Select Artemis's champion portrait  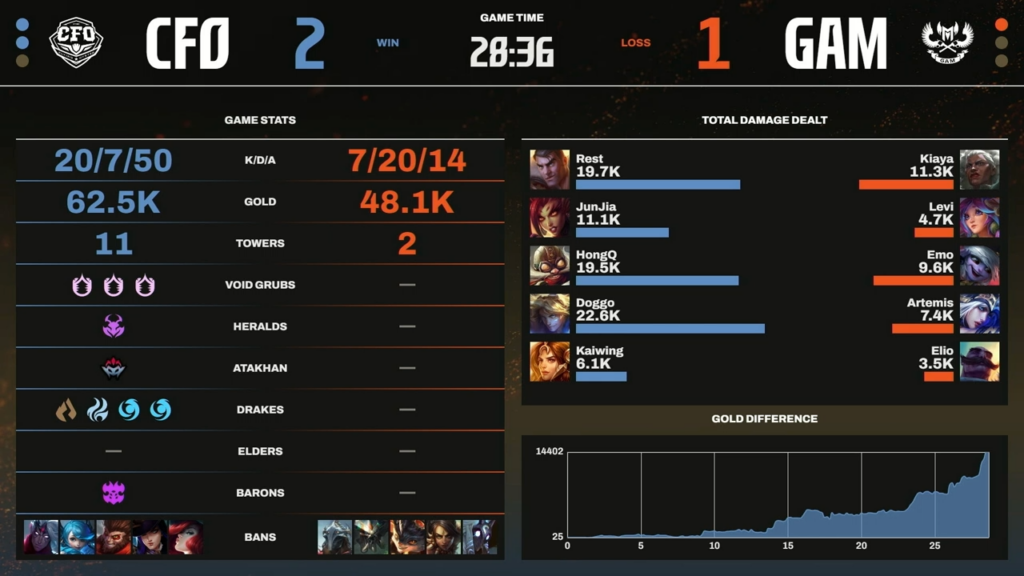[x=979, y=313]
